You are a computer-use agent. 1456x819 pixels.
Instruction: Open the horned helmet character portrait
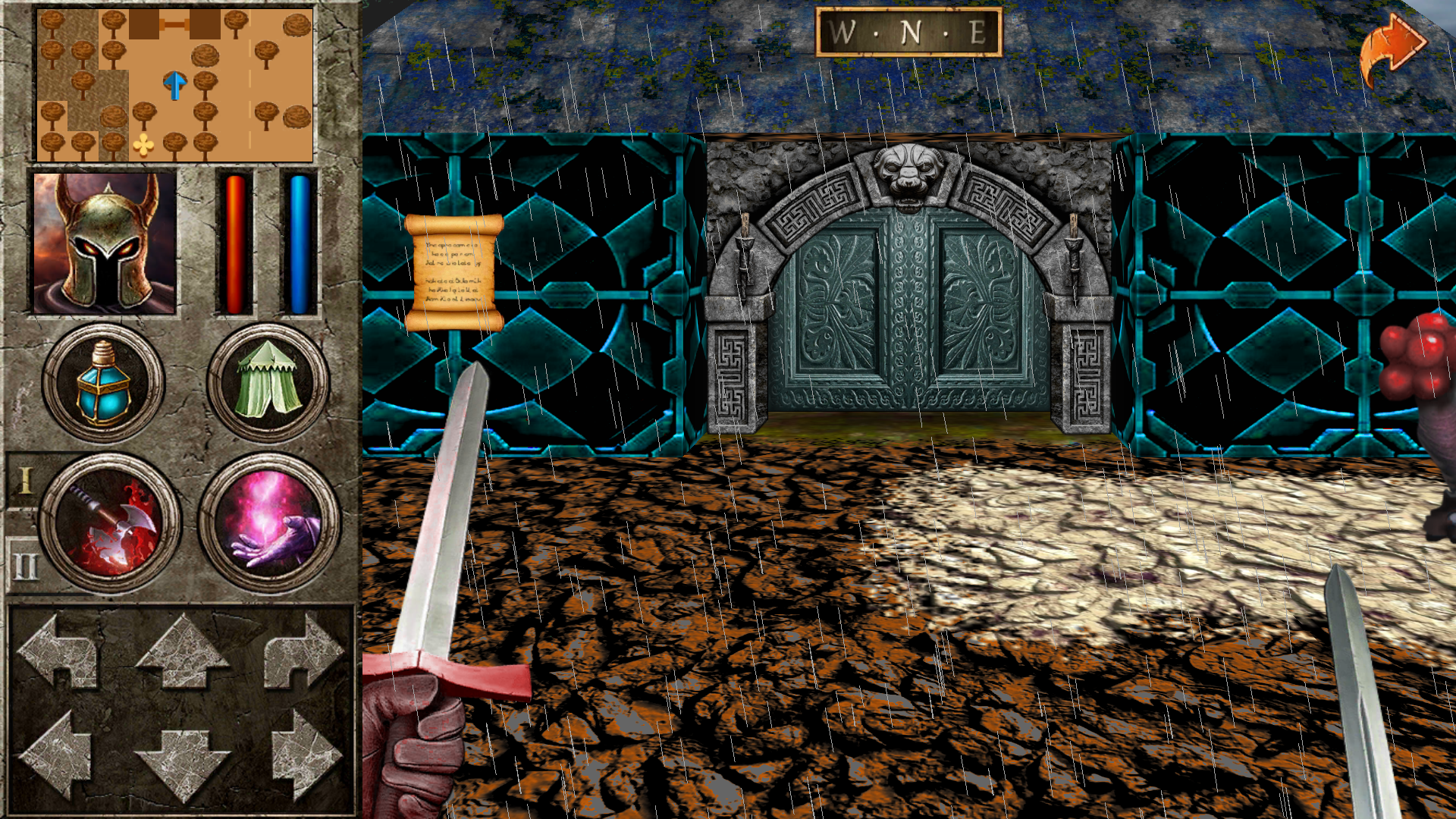click(105, 243)
